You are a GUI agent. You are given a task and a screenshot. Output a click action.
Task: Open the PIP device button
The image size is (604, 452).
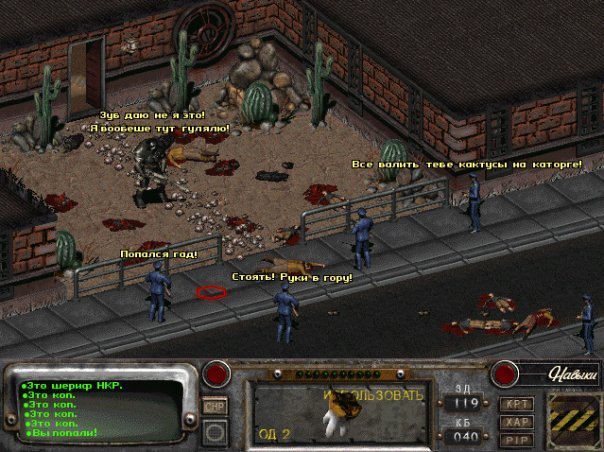[516, 438]
